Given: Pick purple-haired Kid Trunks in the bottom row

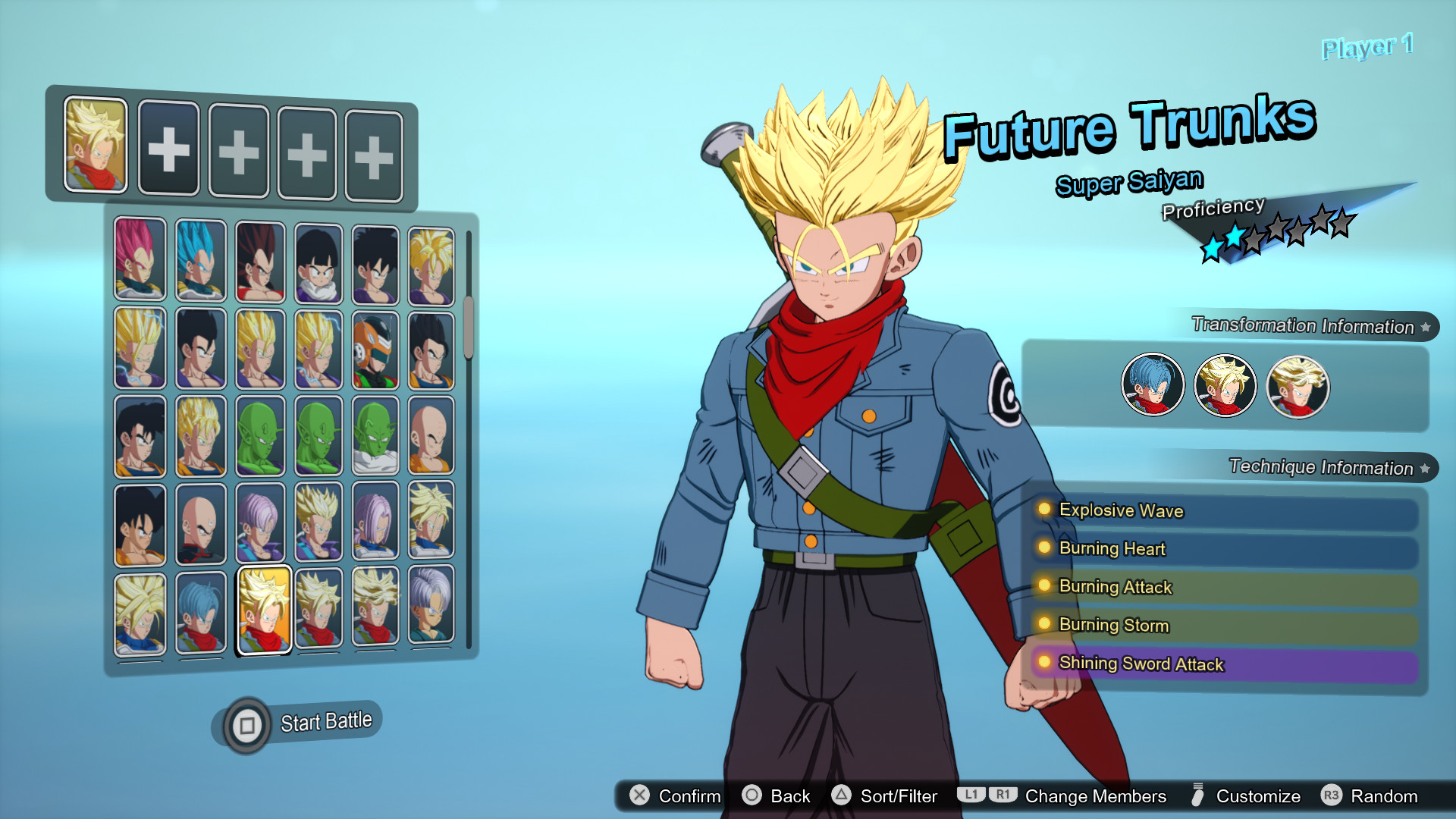Looking at the screenshot, I should pos(431,606).
